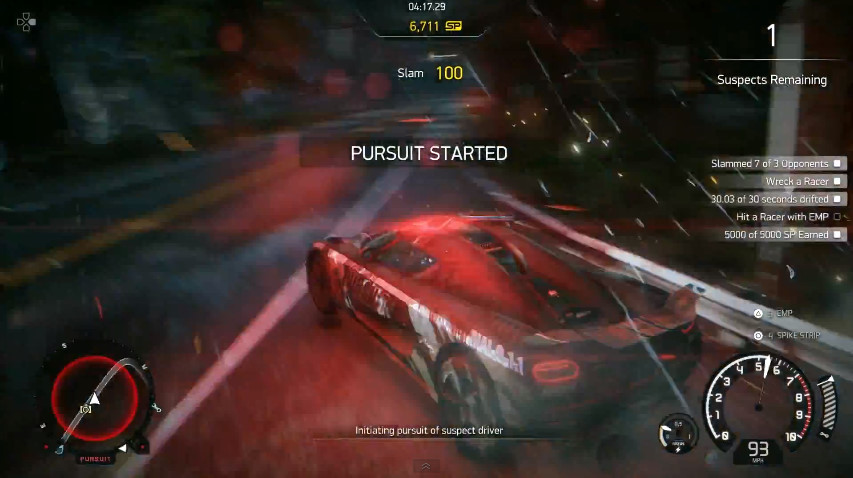Select the yellow target marker on minimap
853x478 pixels.
(x=86, y=410)
